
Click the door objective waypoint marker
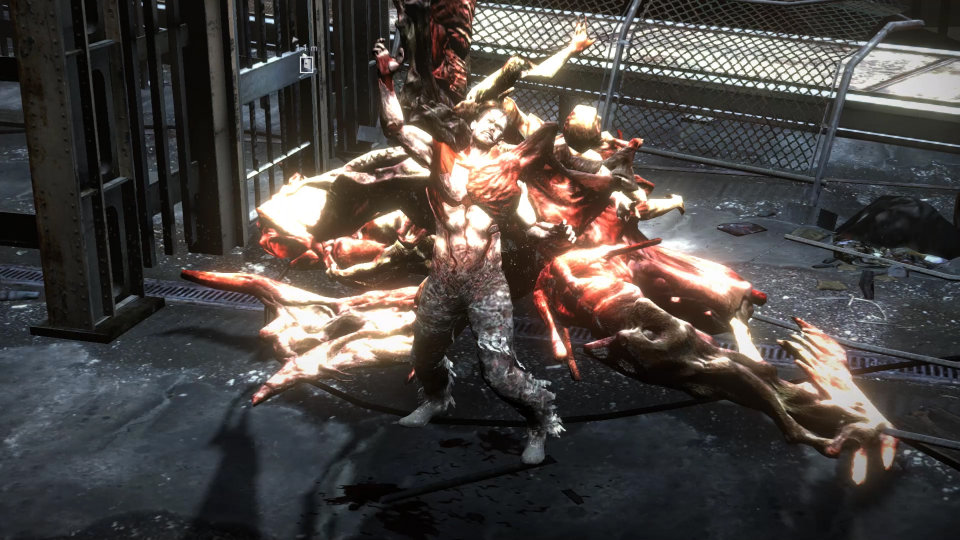tap(307, 64)
